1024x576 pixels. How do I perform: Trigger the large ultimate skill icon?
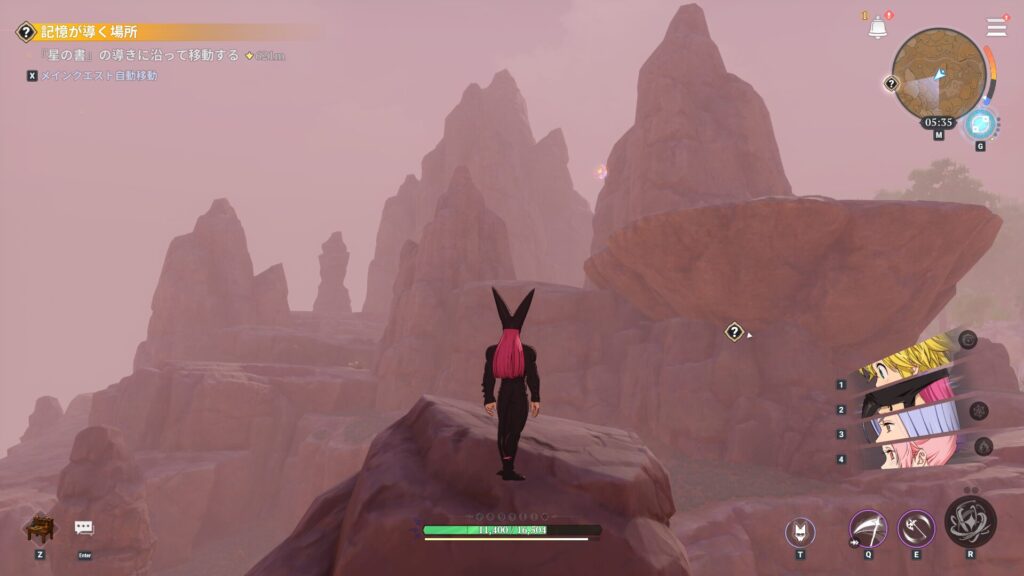[970, 520]
